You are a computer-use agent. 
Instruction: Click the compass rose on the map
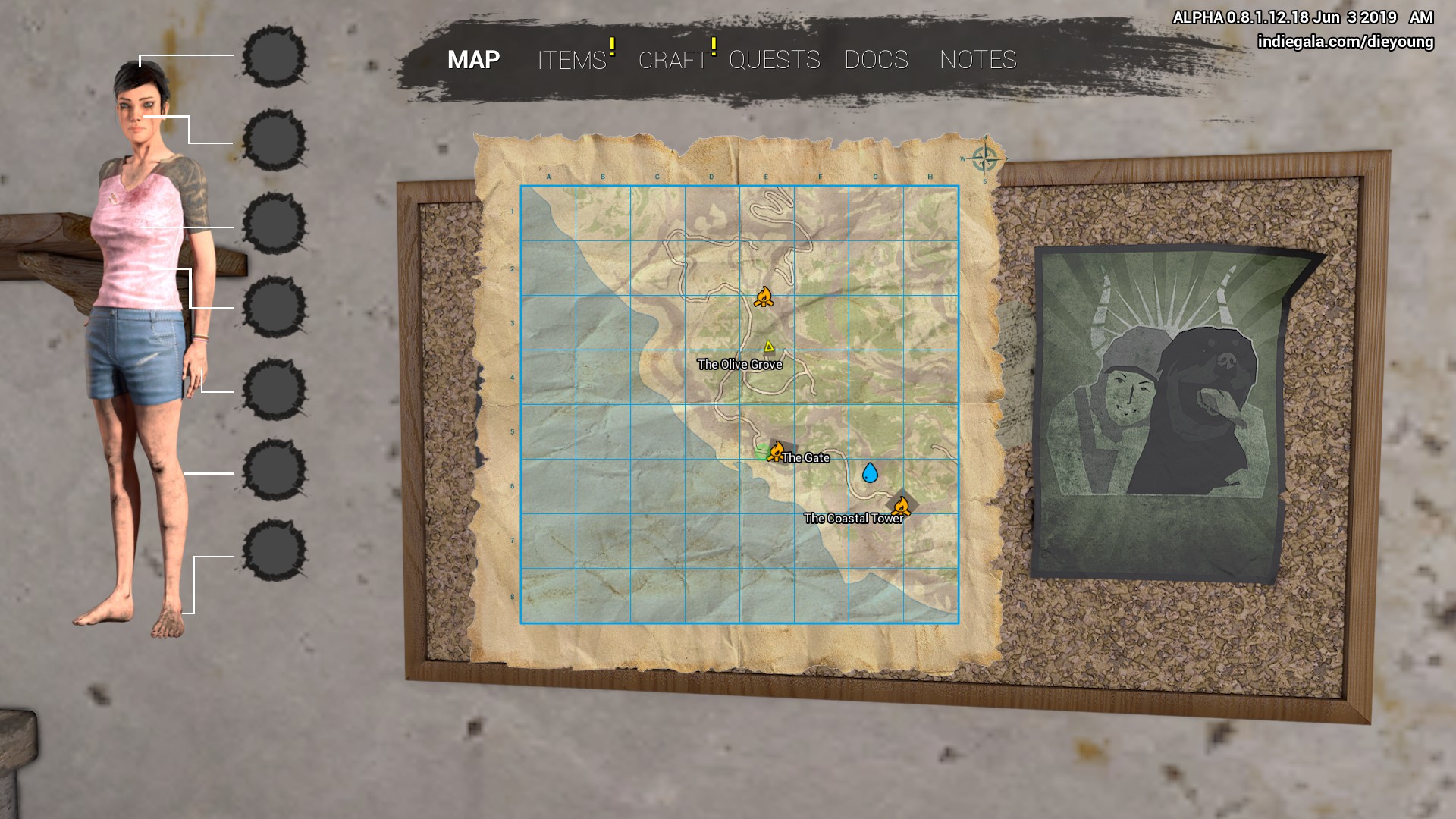(984, 159)
